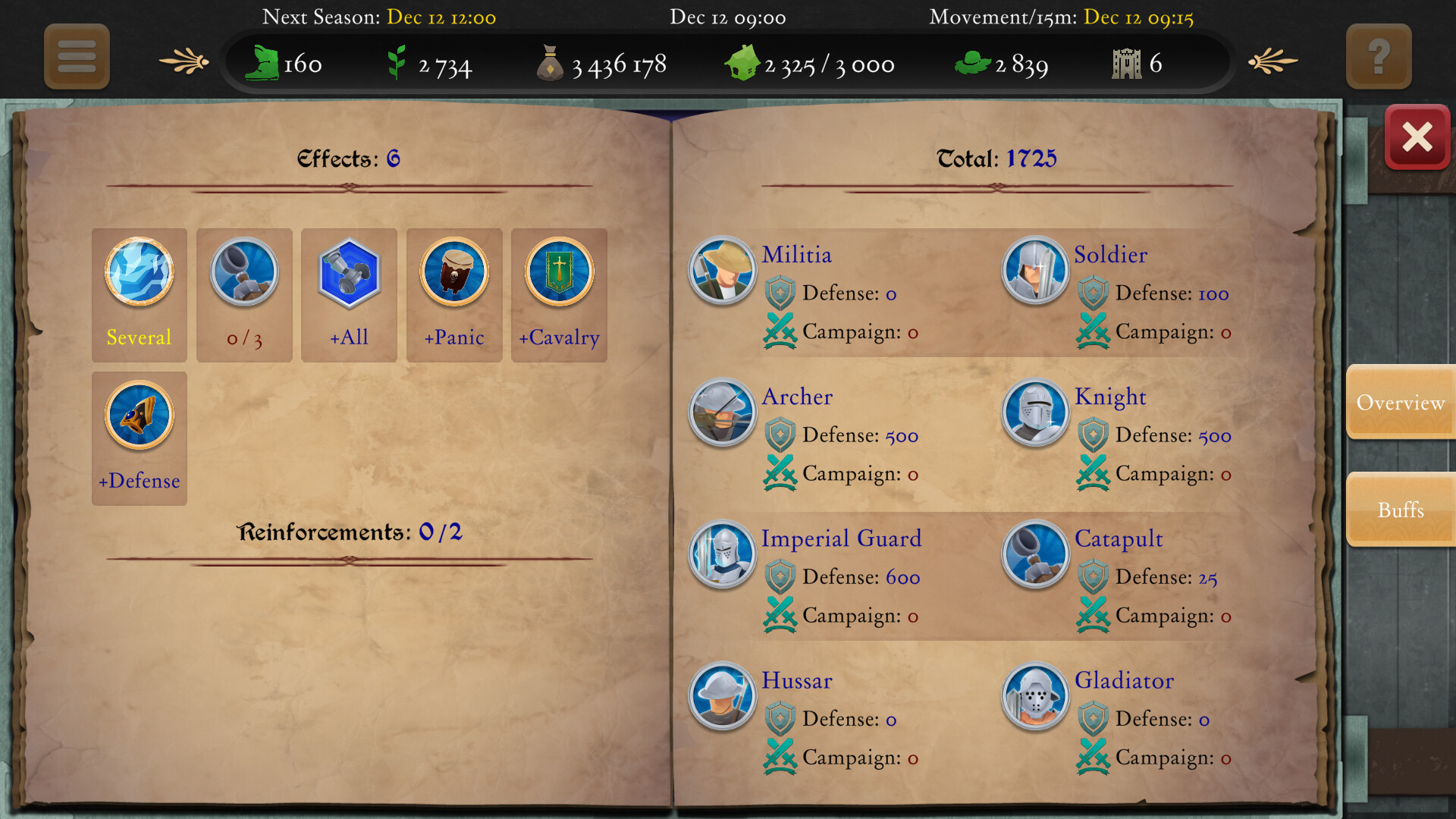Open the help panel via question mark
The height and width of the screenshot is (819, 1456).
1379,55
